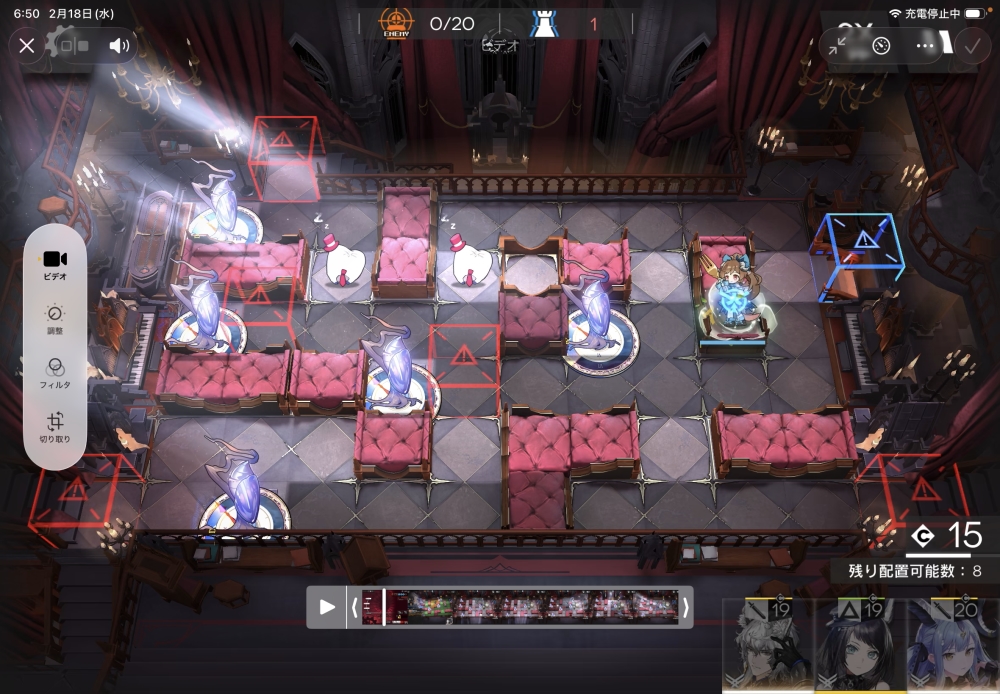This screenshot has height=694, width=1000.
Task: Play the video from the editor timeline
Action: [327, 607]
